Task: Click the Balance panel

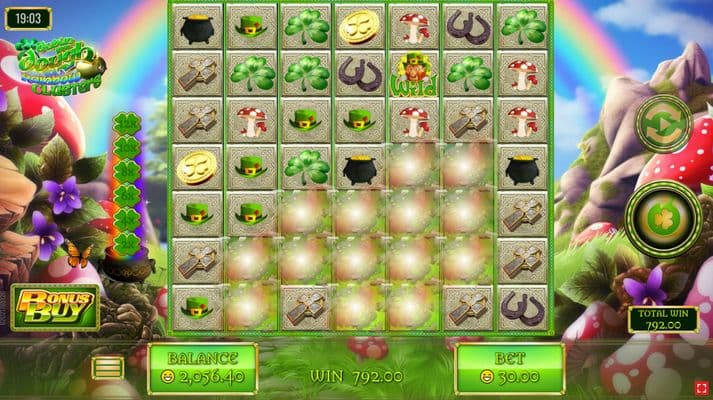Action: click(x=202, y=368)
